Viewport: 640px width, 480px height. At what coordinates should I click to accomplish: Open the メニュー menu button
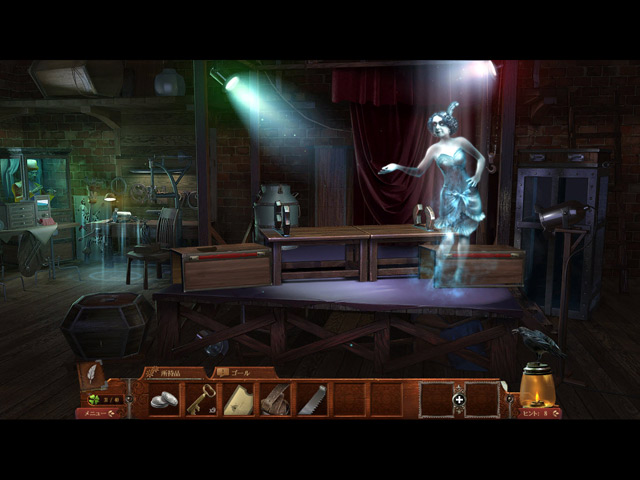97,413
